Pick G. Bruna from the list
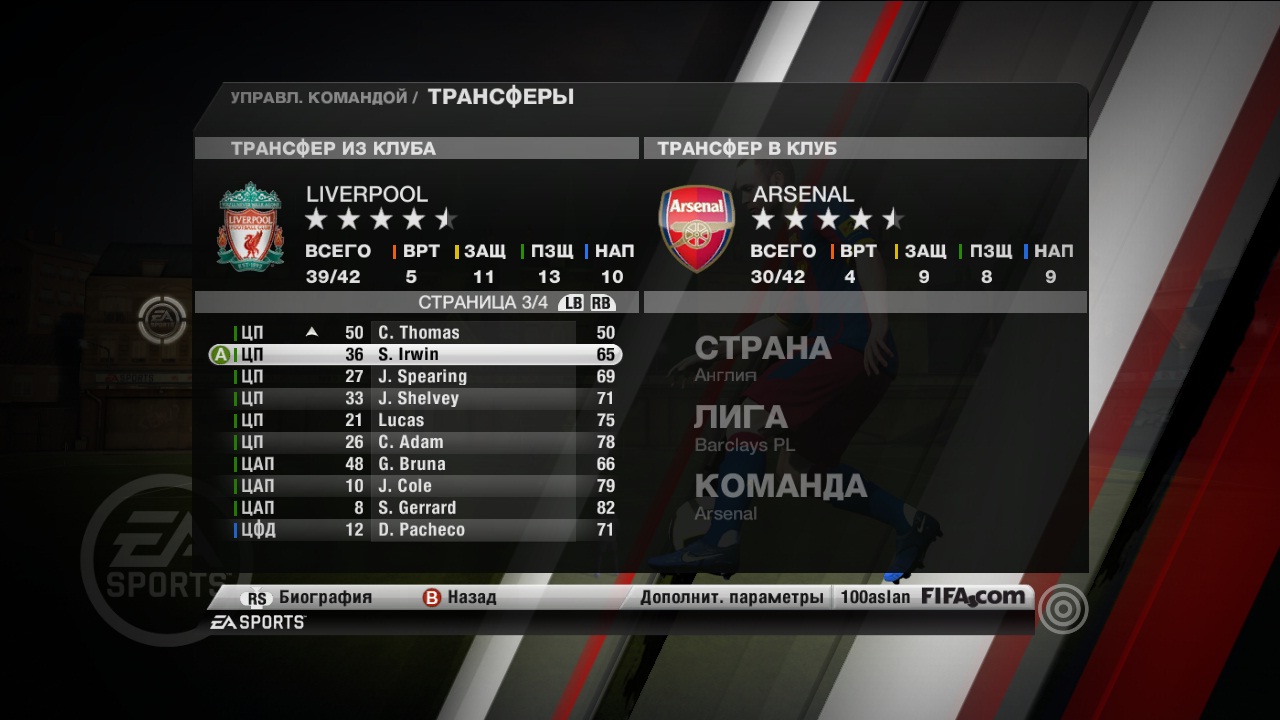The height and width of the screenshot is (720, 1280). (x=411, y=464)
